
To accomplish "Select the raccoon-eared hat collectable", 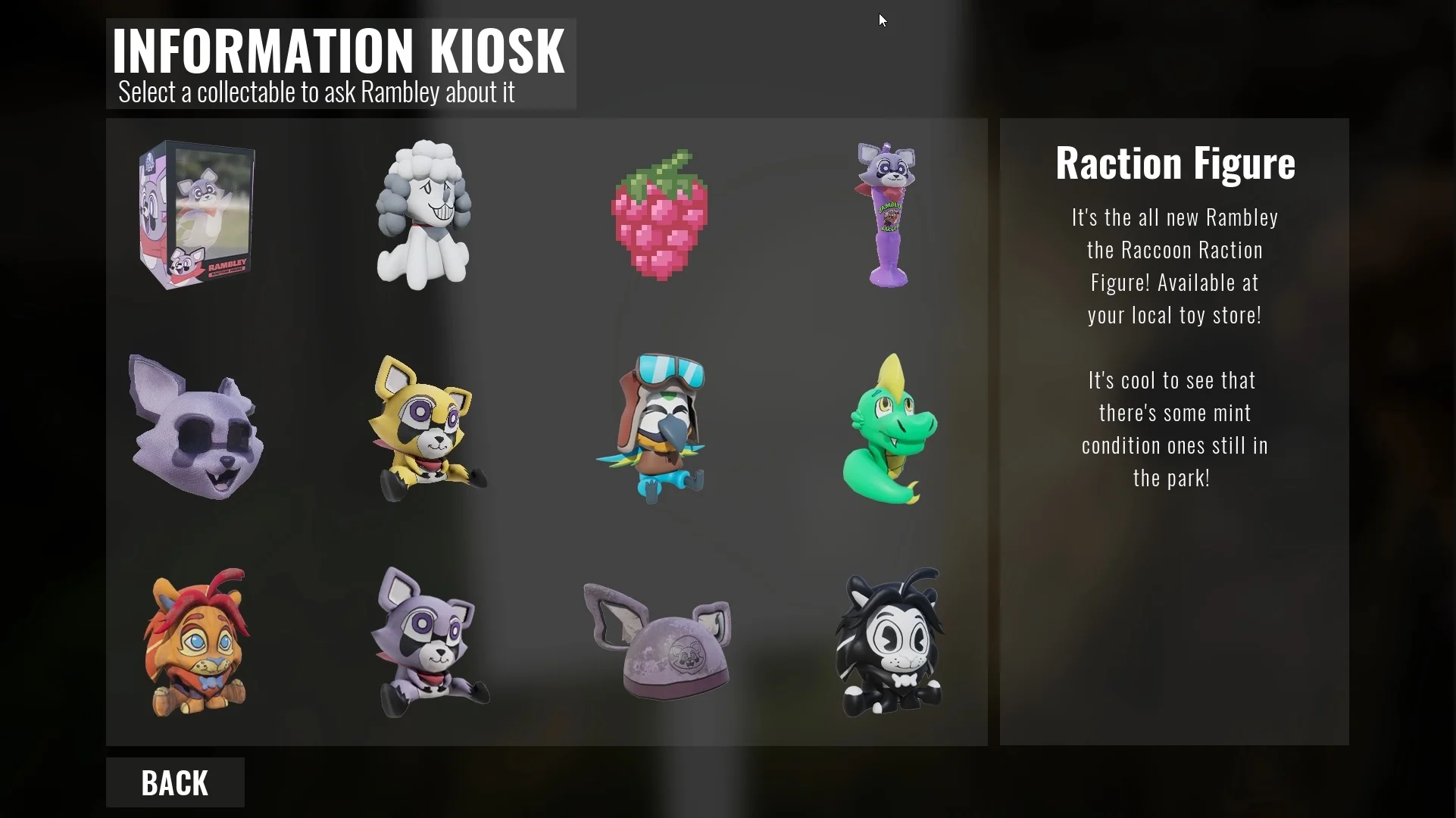I will (x=658, y=642).
